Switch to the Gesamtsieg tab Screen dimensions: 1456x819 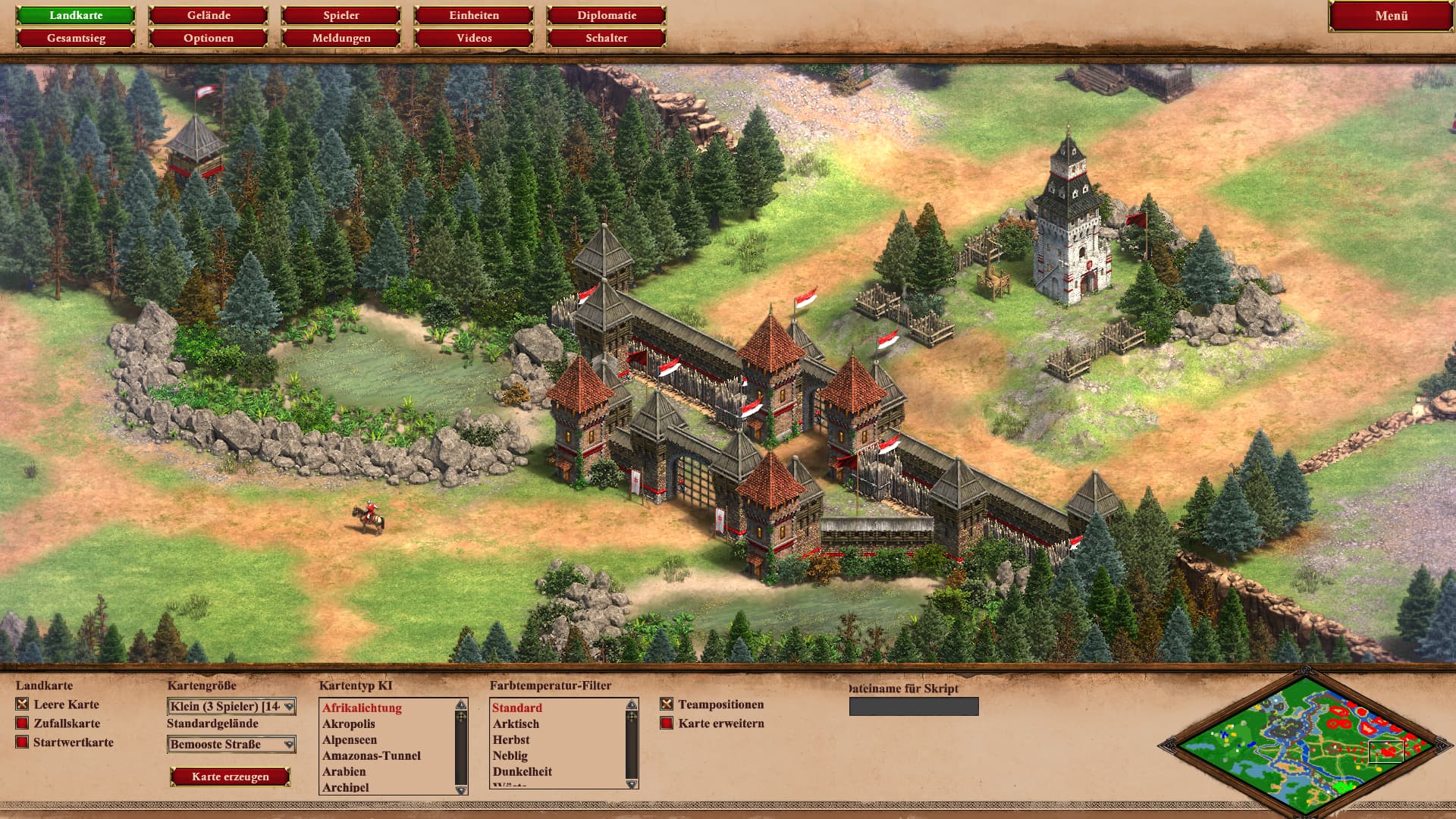(76, 38)
